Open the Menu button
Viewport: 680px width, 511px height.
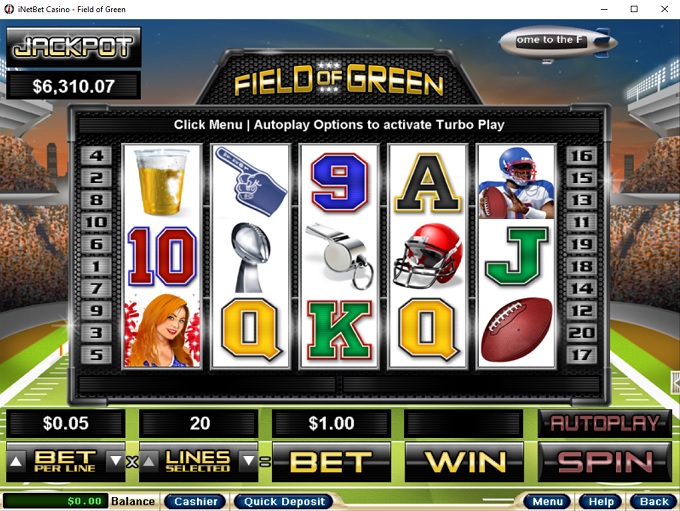pyautogui.click(x=547, y=501)
